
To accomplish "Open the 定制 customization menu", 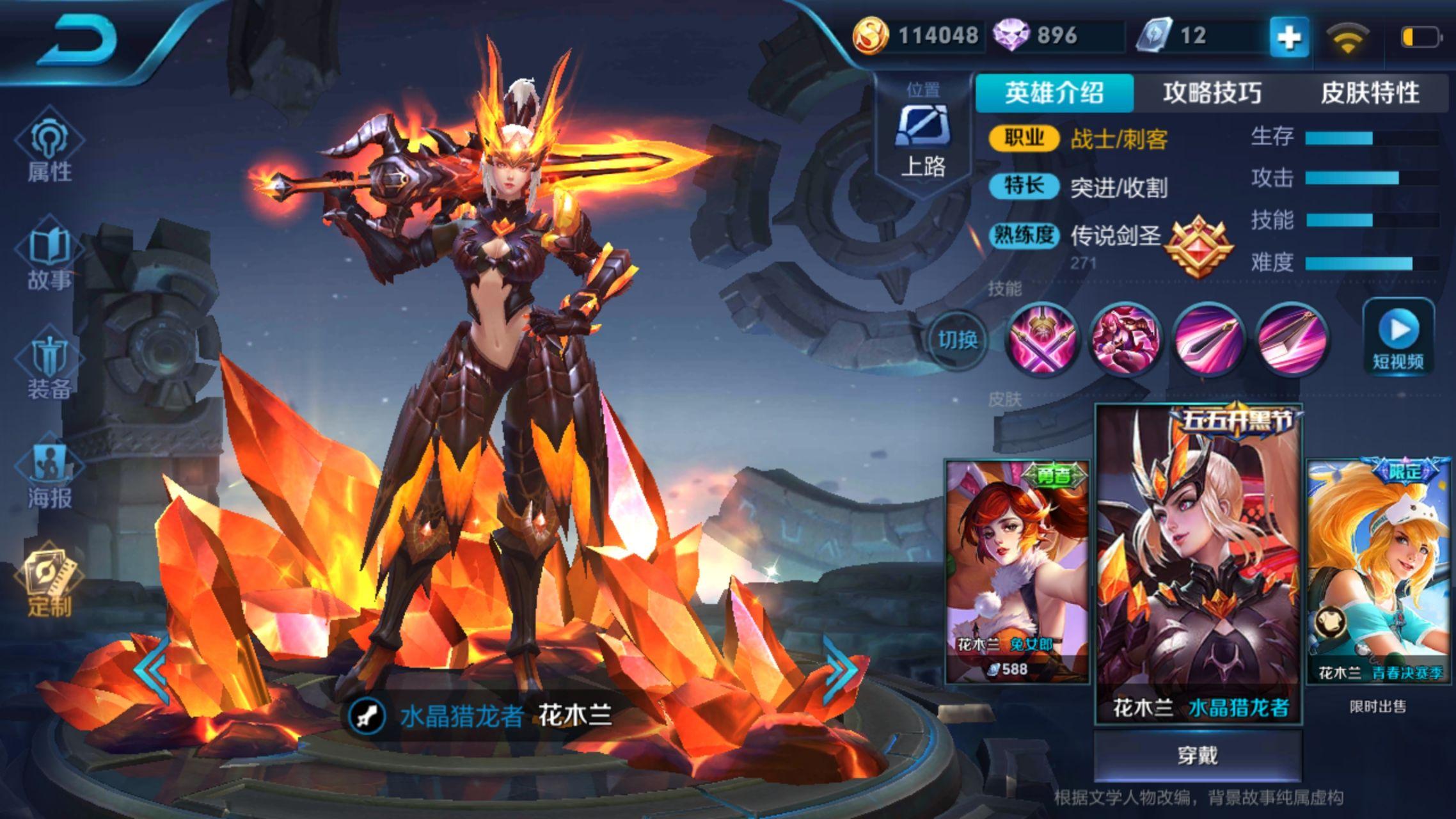I will pyautogui.click(x=49, y=584).
